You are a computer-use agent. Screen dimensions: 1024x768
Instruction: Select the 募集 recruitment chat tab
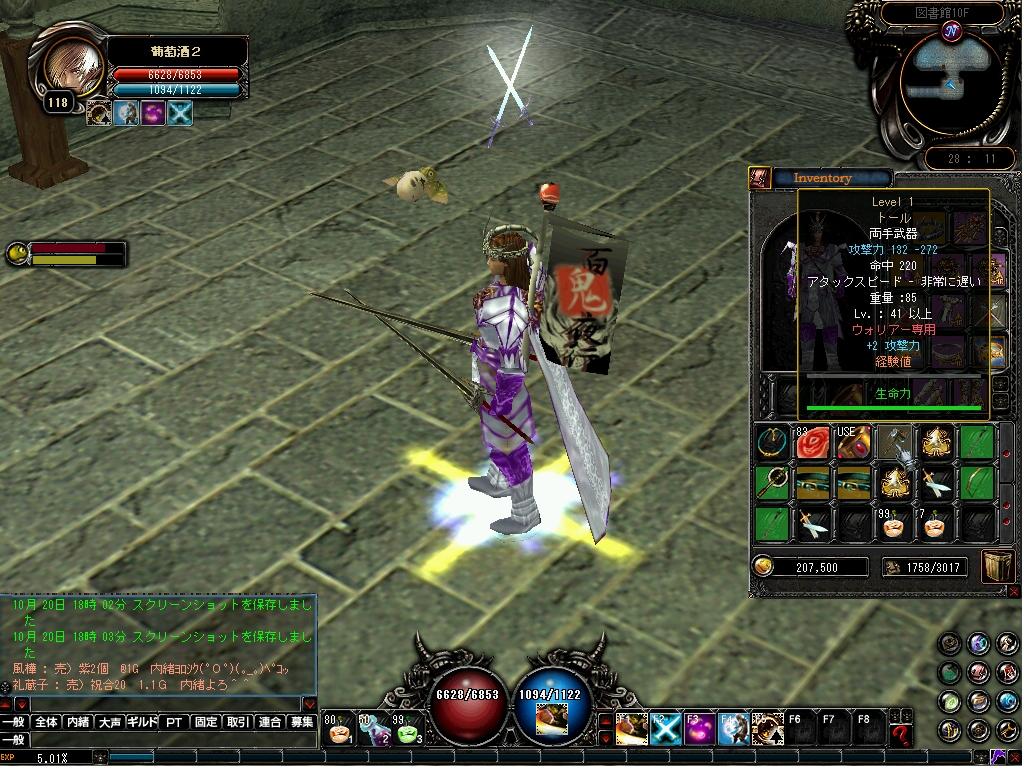[x=302, y=722]
